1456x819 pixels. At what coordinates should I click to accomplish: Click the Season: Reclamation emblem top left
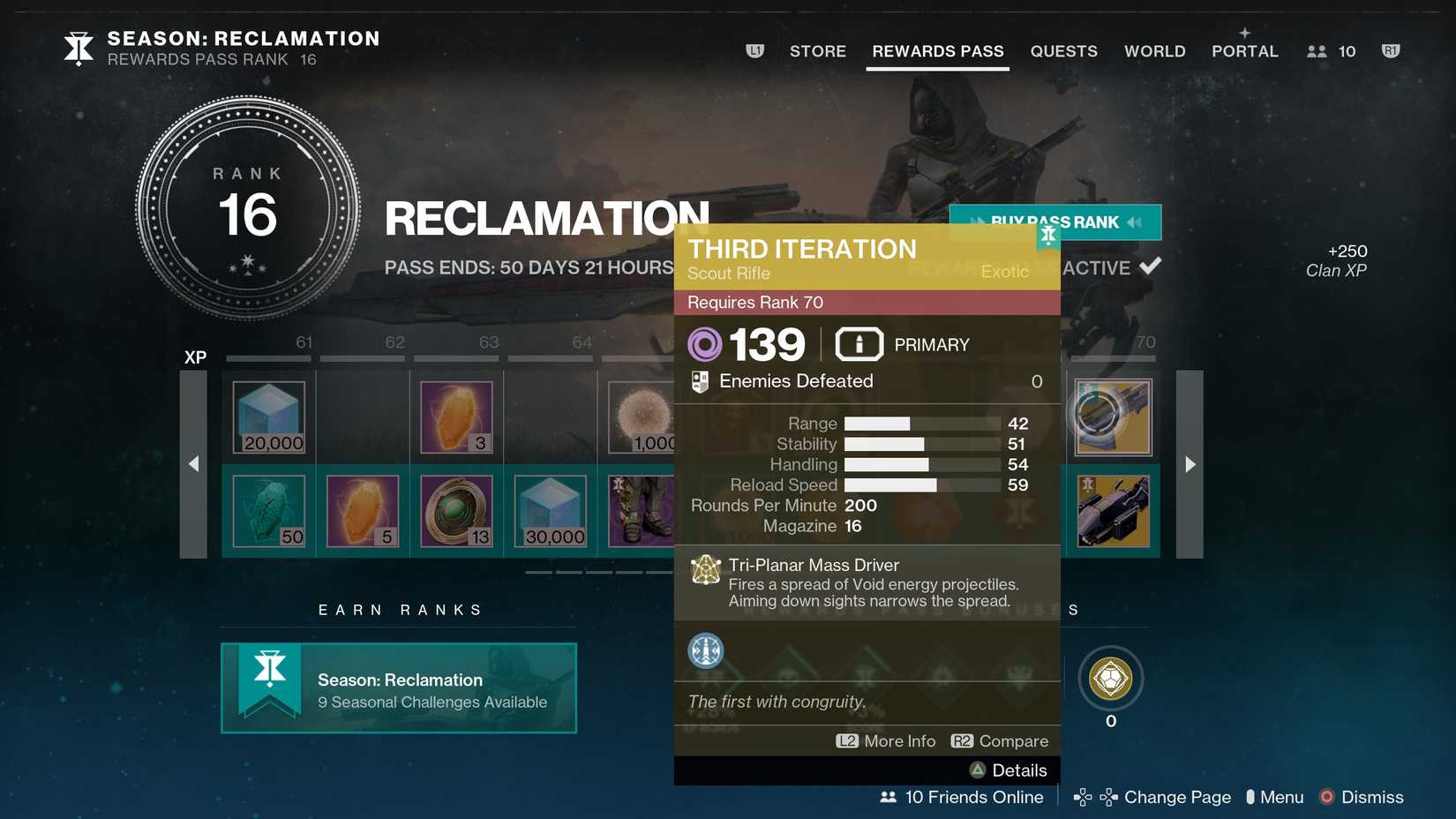click(x=78, y=48)
